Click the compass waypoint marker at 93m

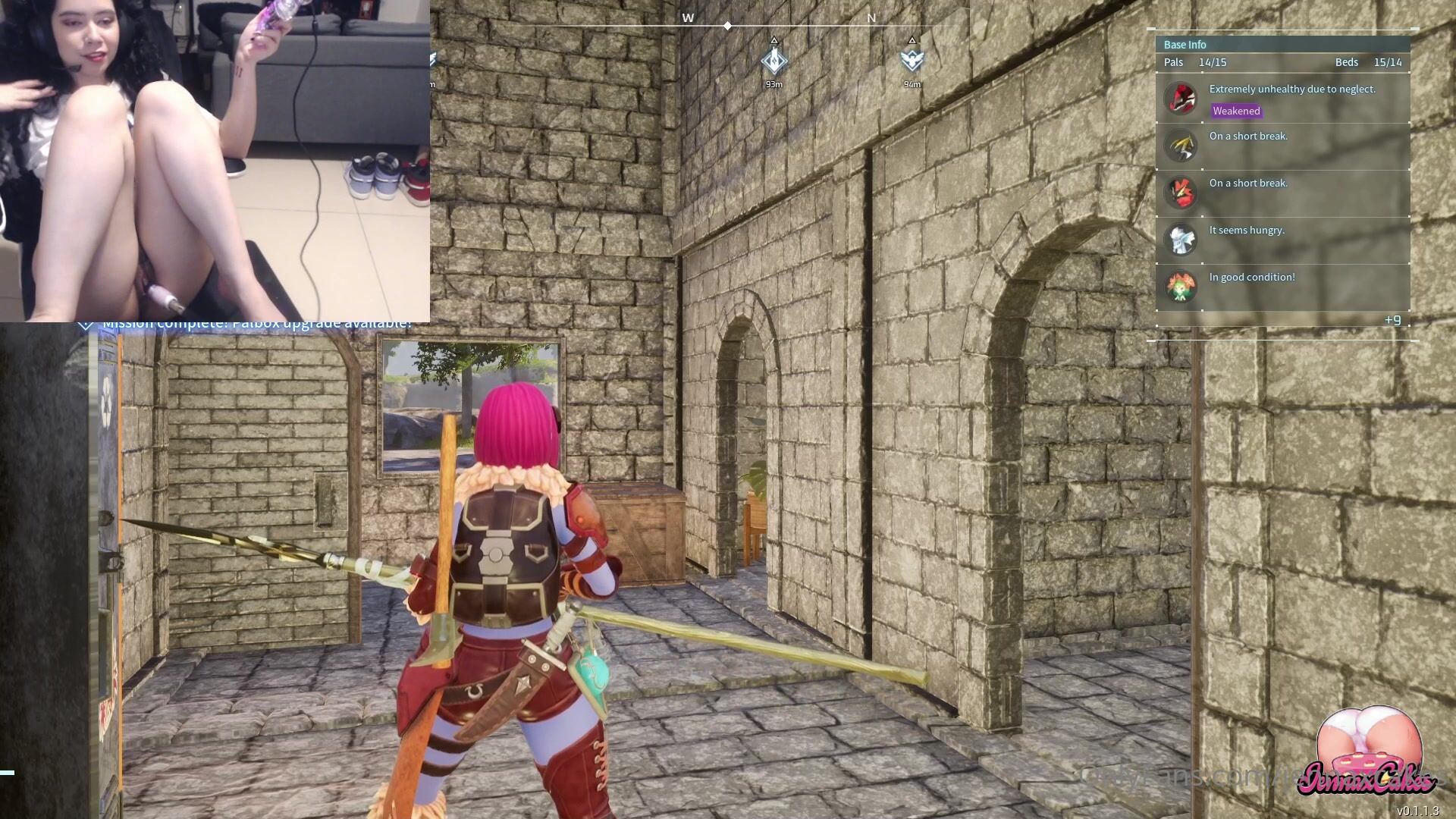773,61
